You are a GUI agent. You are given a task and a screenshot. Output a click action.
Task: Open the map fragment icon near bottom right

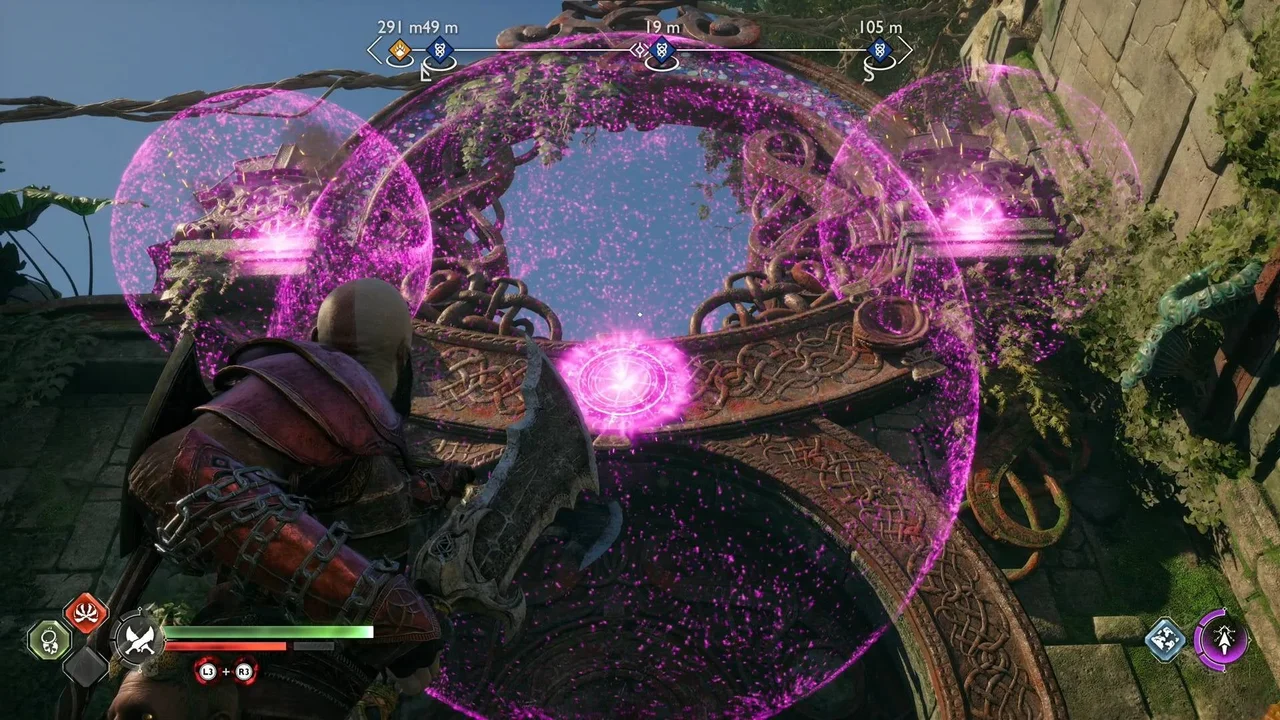click(1165, 639)
